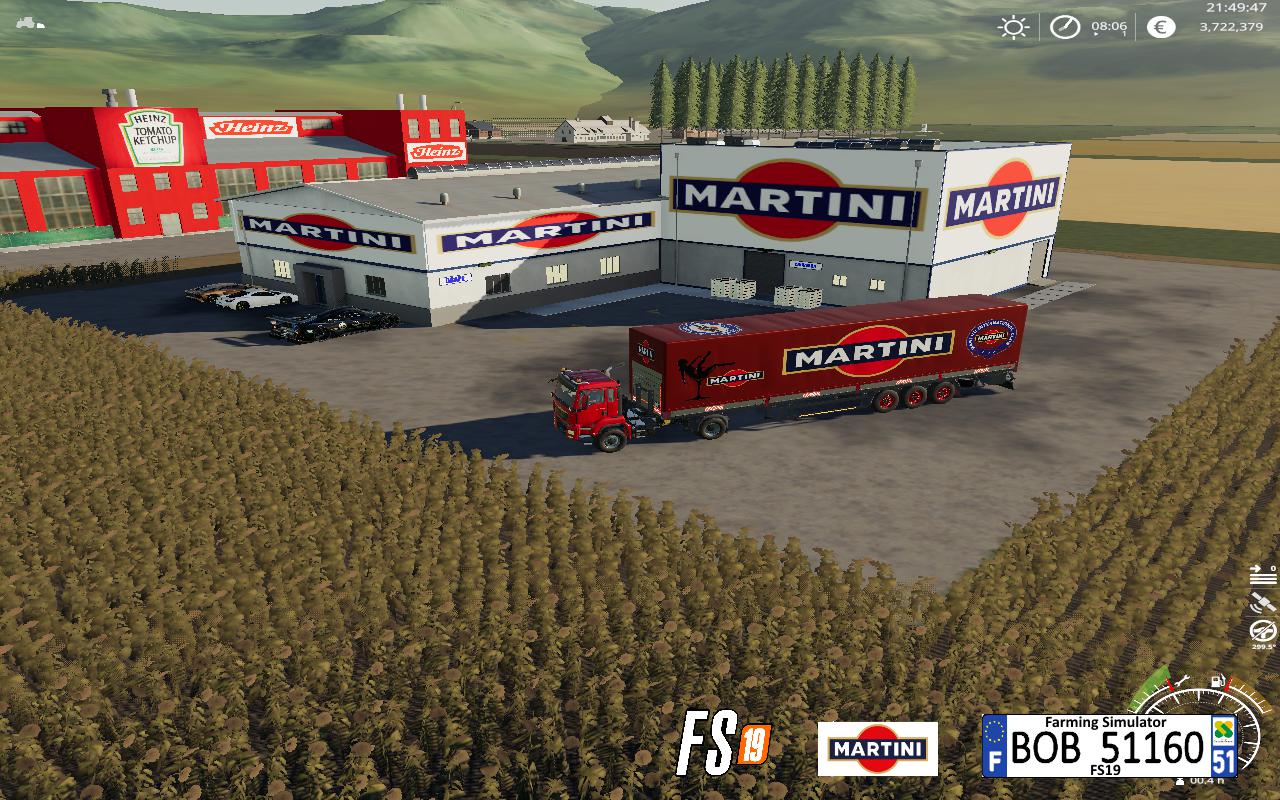Toggle the GPS satellite icon

tap(1263, 603)
